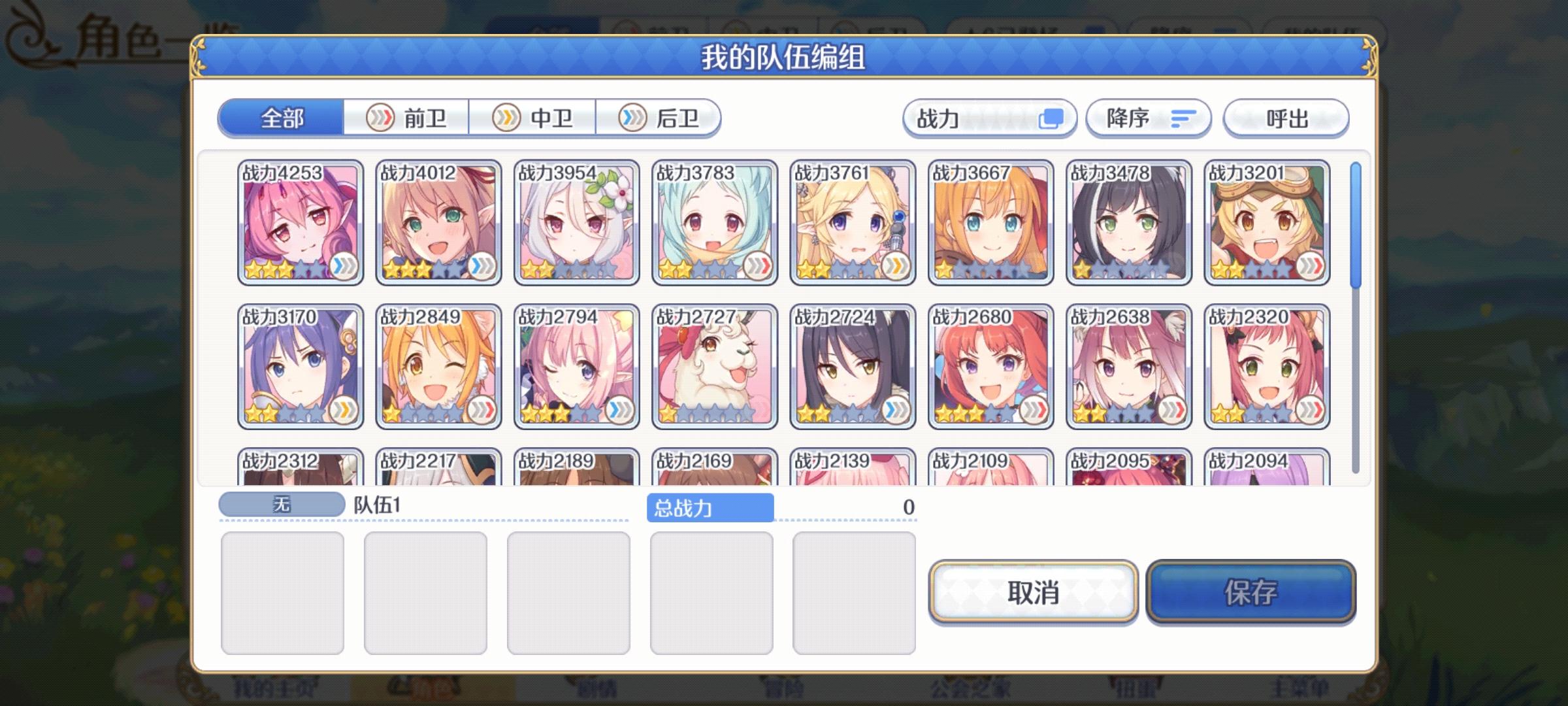The width and height of the screenshot is (1568, 706).
Task: Click the sort-lines icon on the 降序 control
Action: tap(1184, 118)
